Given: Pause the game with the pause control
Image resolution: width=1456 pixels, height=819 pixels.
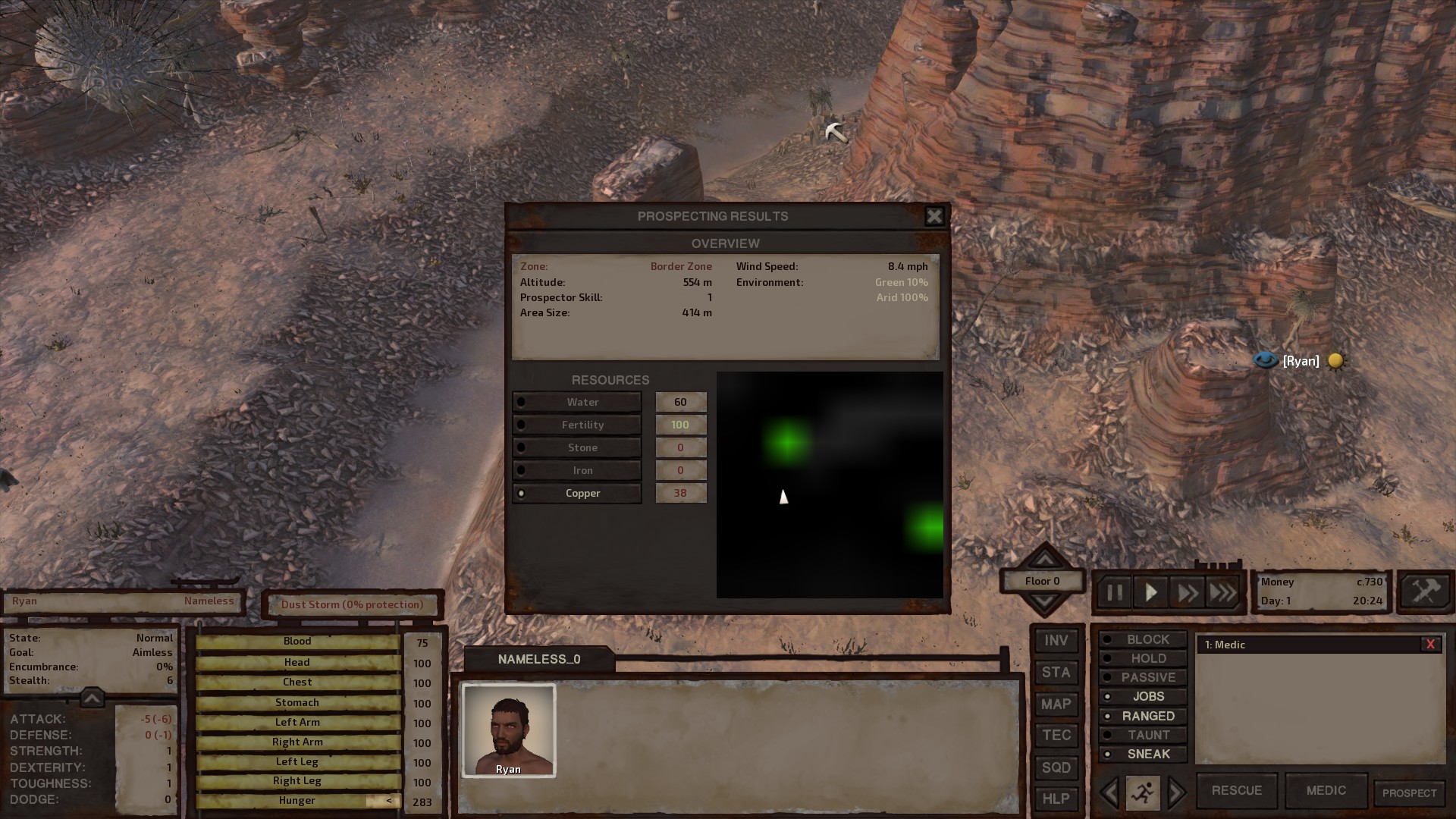Looking at the screenshot, I should [1114, 592].
